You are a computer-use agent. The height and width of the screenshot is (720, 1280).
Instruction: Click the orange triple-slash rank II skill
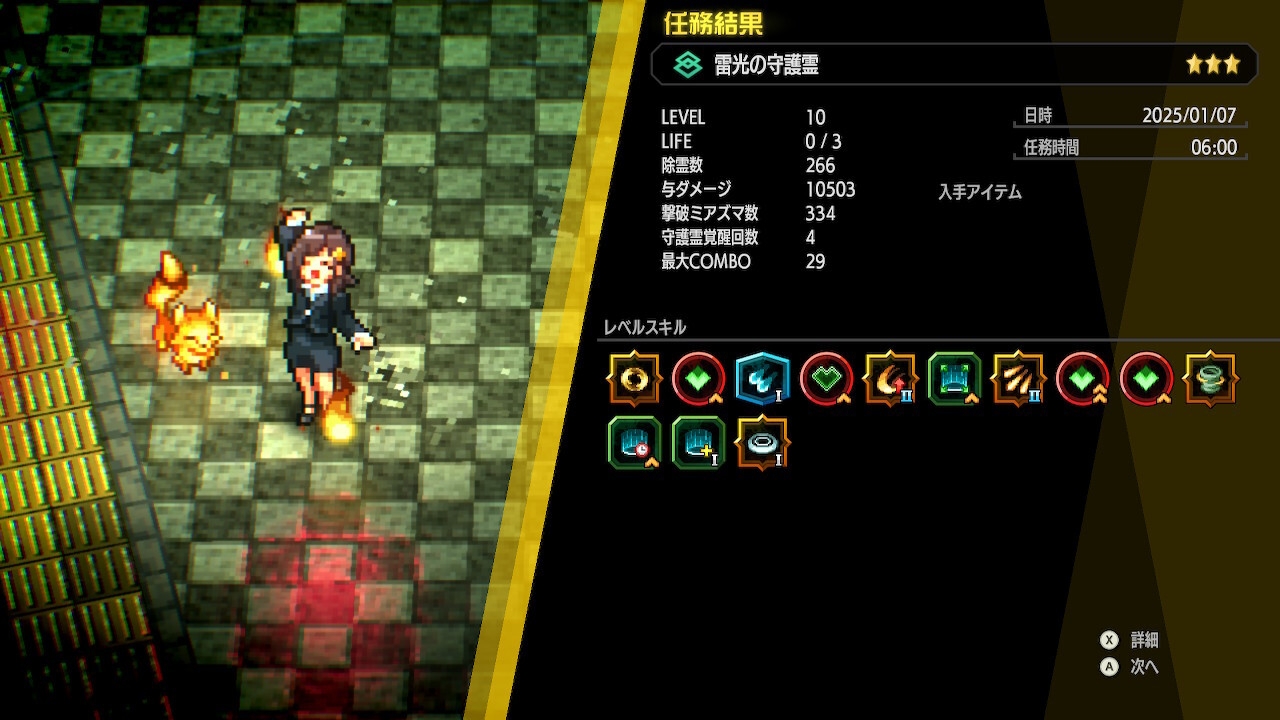(x=1017, y=380)
